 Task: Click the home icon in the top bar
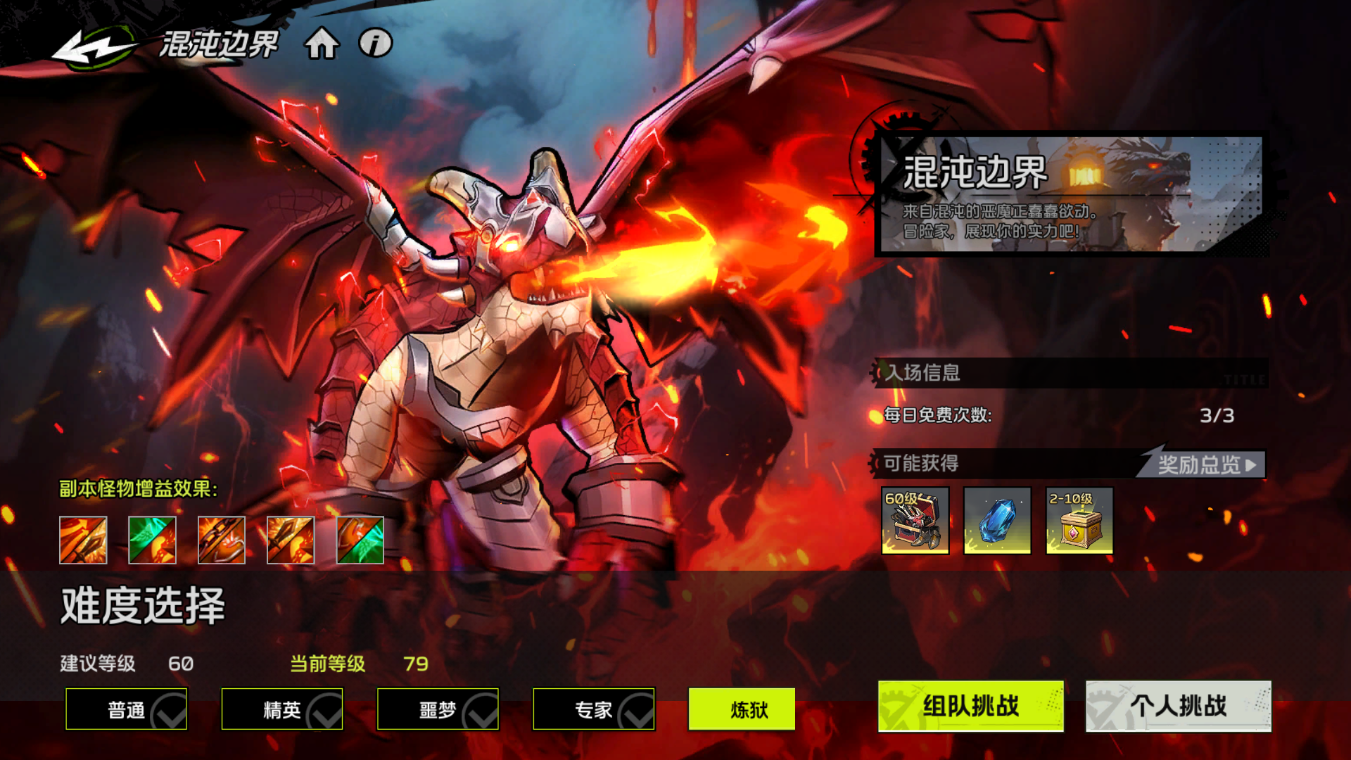click(322, 45)
